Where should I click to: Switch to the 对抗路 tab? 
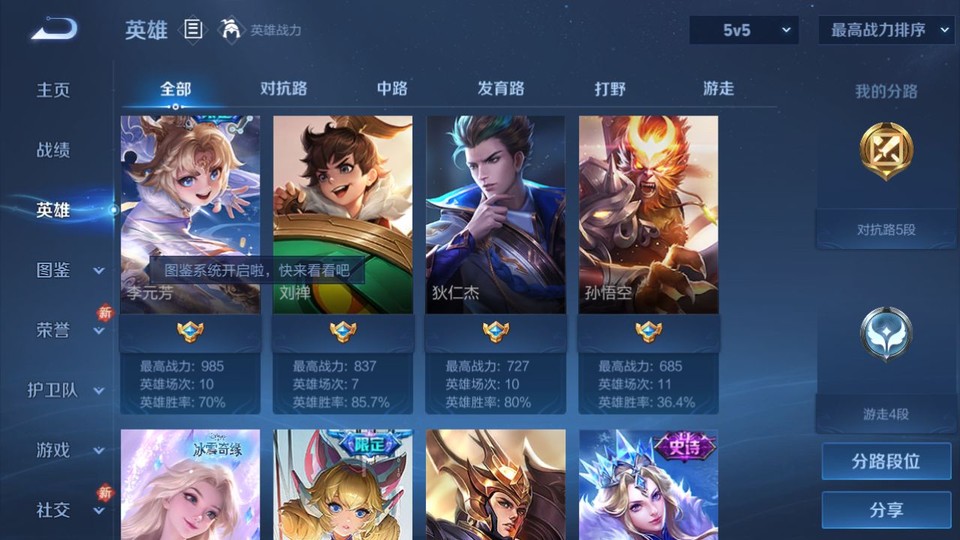coord(284,88)
